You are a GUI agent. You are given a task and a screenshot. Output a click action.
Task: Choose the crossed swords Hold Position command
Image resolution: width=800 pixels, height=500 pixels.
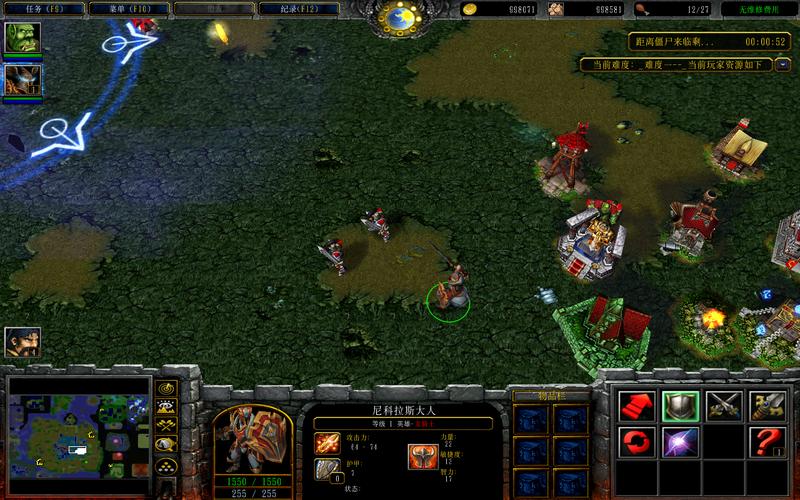pyautogui.click(x=722, y=404)
